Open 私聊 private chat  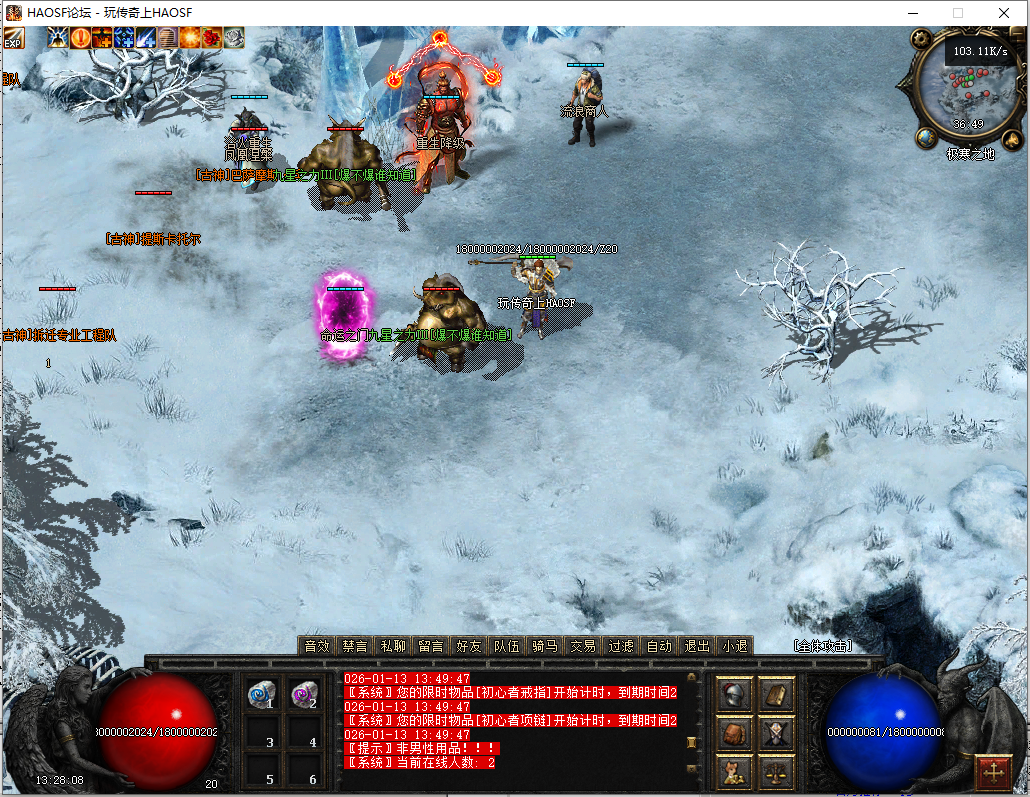click(393, 646)
